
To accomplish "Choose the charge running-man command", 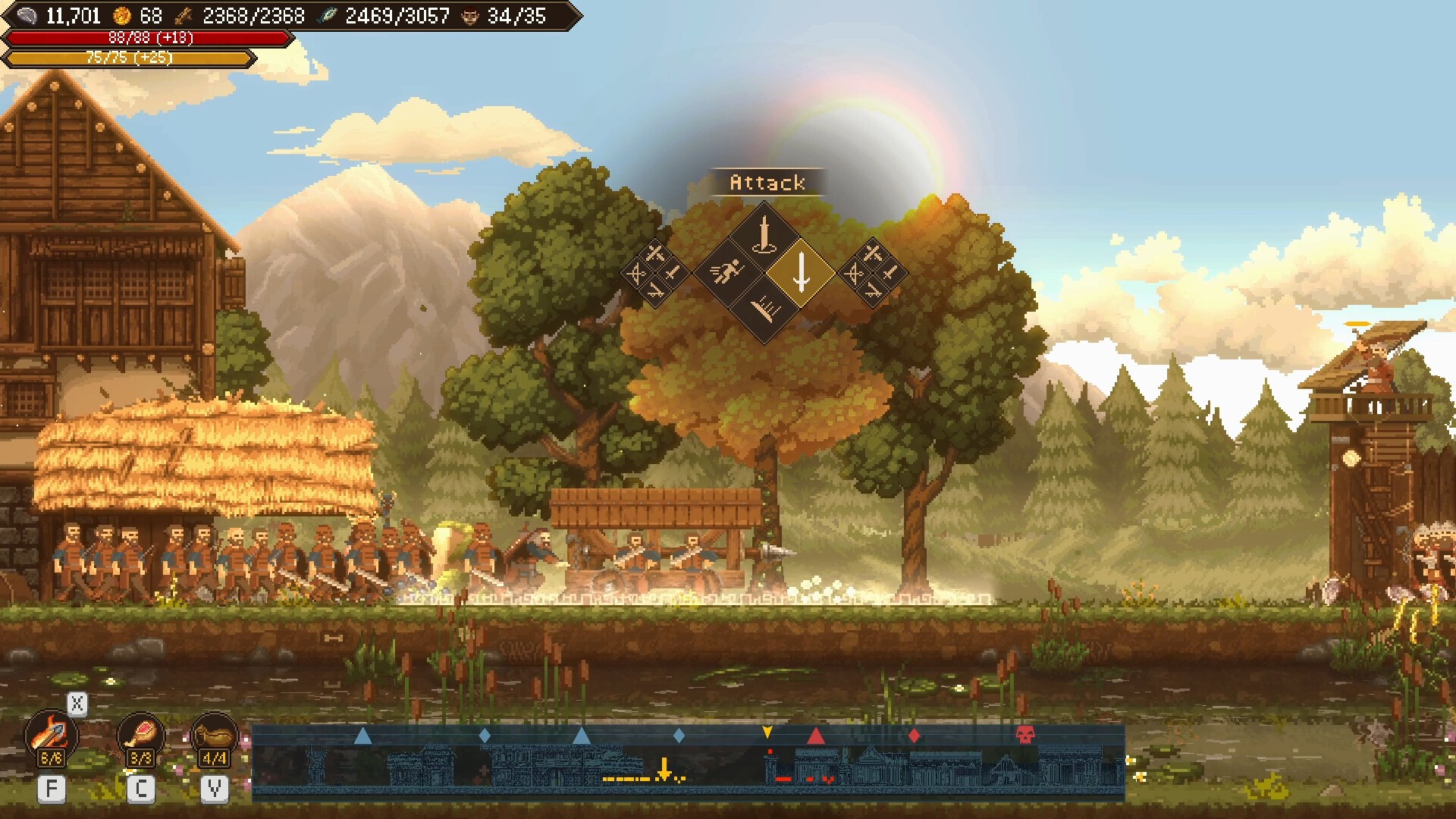I will click(726, 272).
